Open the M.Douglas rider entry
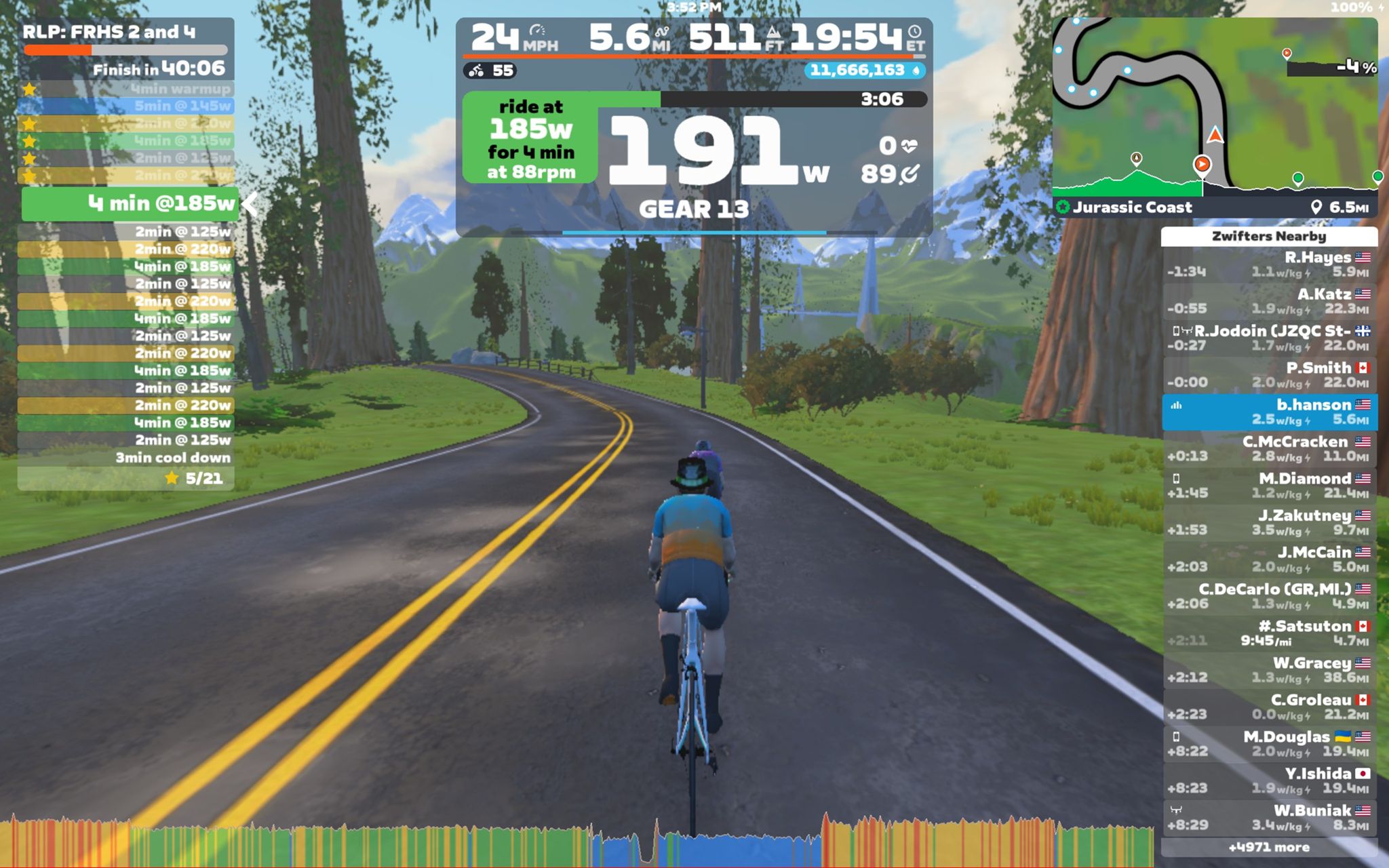Screen dimensions: 1389x868 point(1268,744)
